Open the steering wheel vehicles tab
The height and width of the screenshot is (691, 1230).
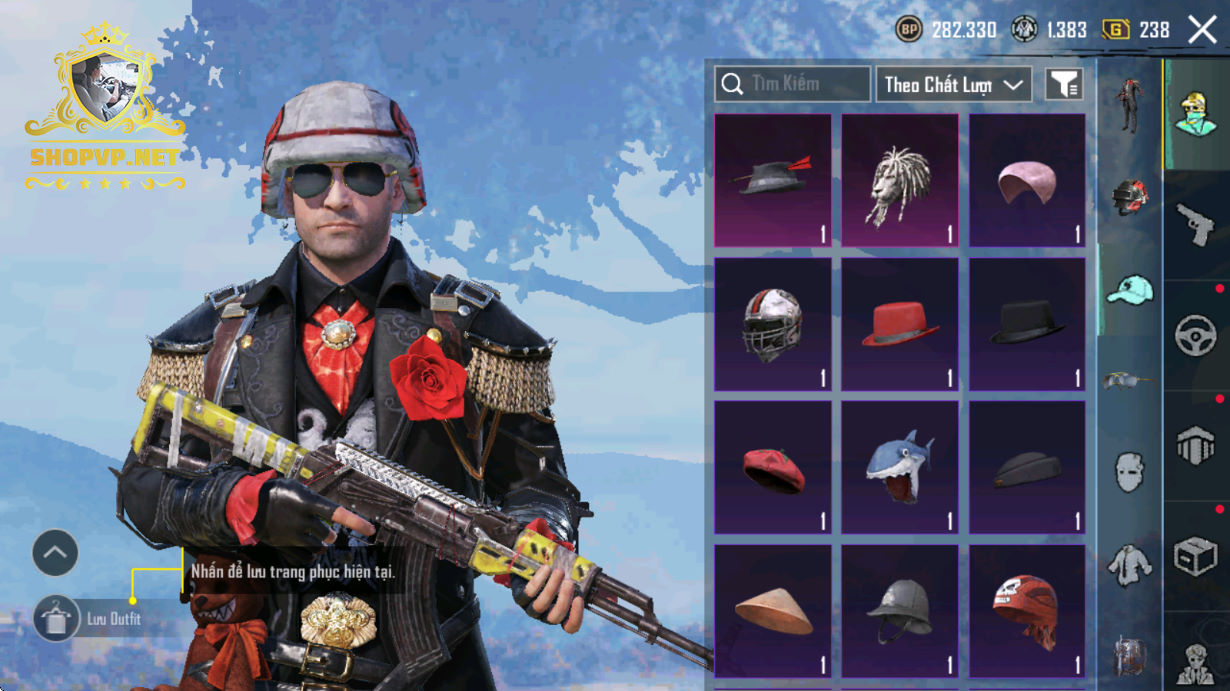1195,336
